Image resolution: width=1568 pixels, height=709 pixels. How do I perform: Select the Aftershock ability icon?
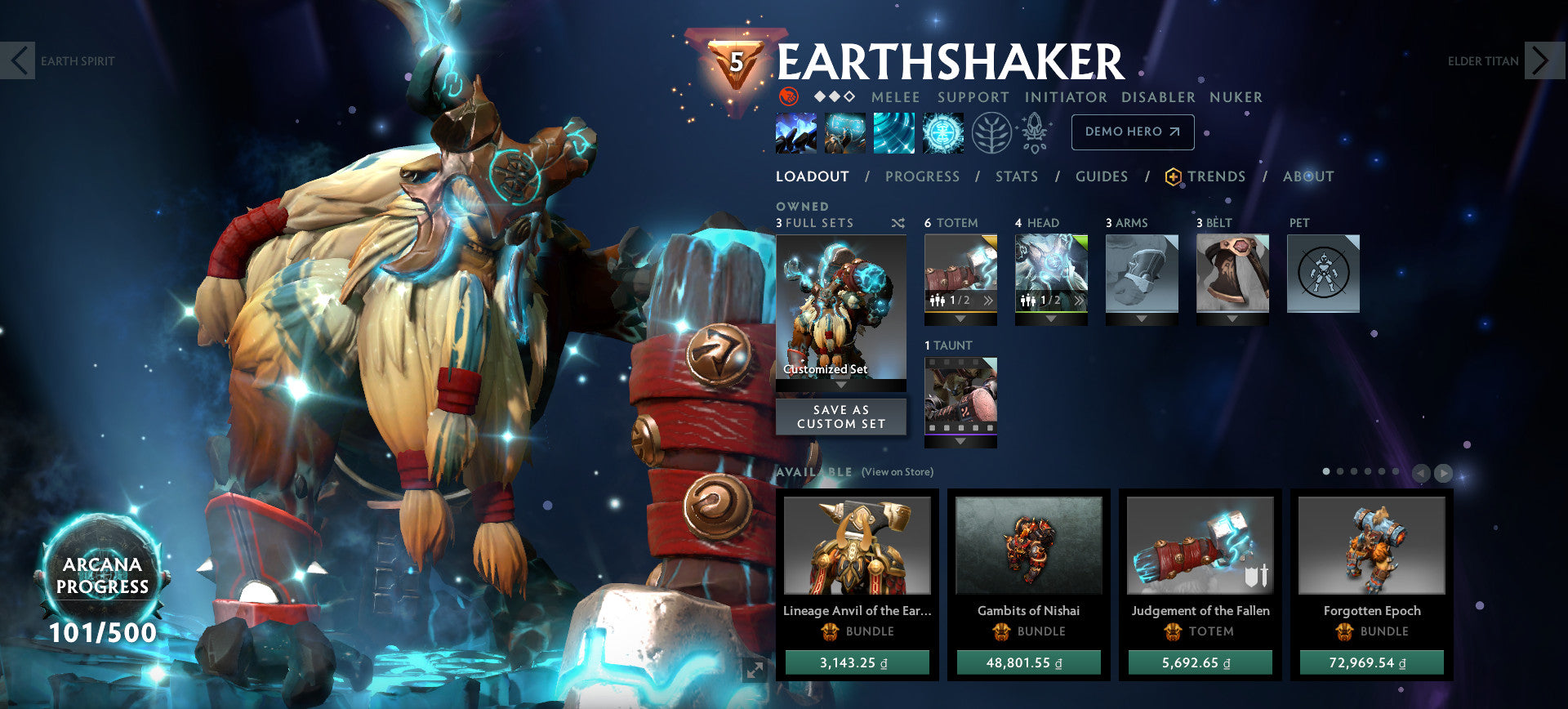click(895, 132)
